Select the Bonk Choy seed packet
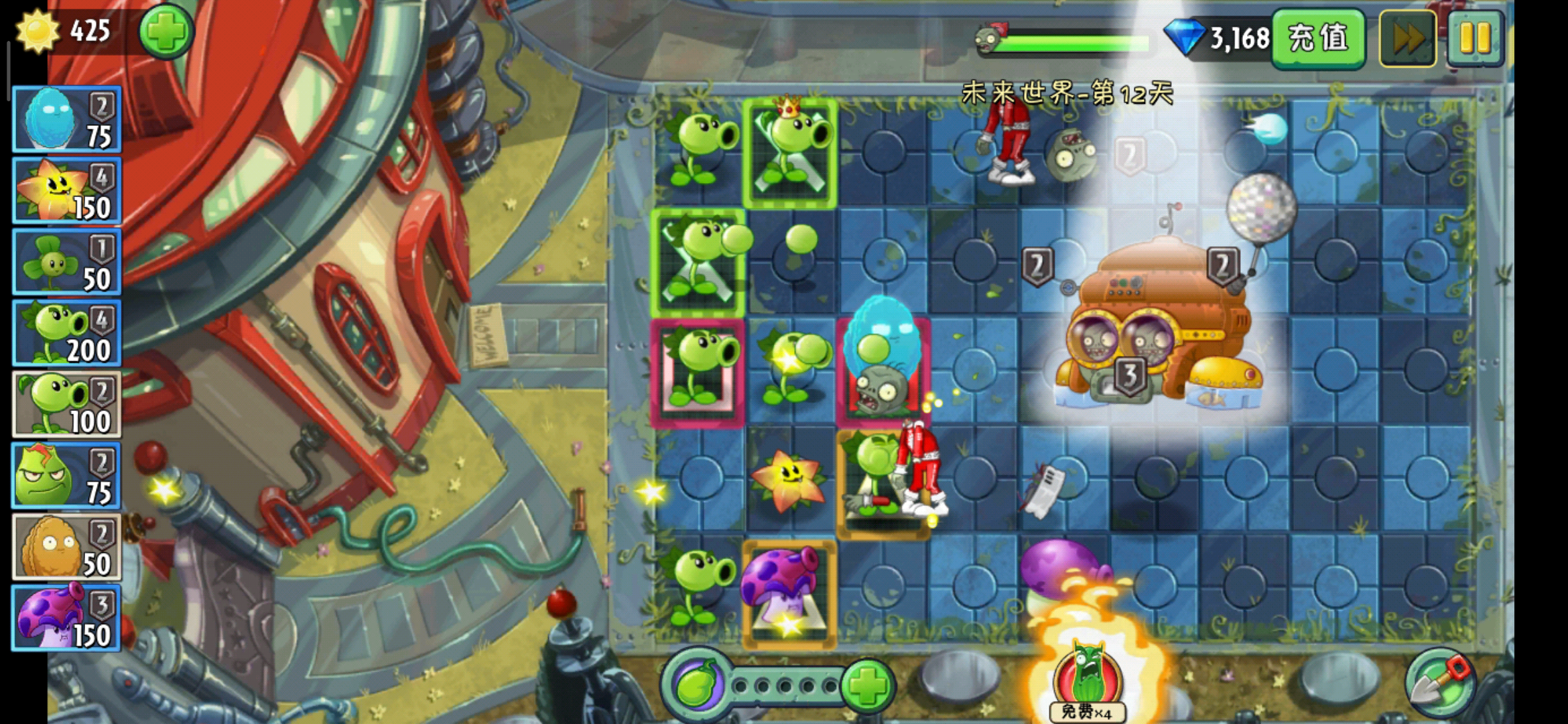Viewport: 1568px width, 724px height. click(x=66, y=476)
